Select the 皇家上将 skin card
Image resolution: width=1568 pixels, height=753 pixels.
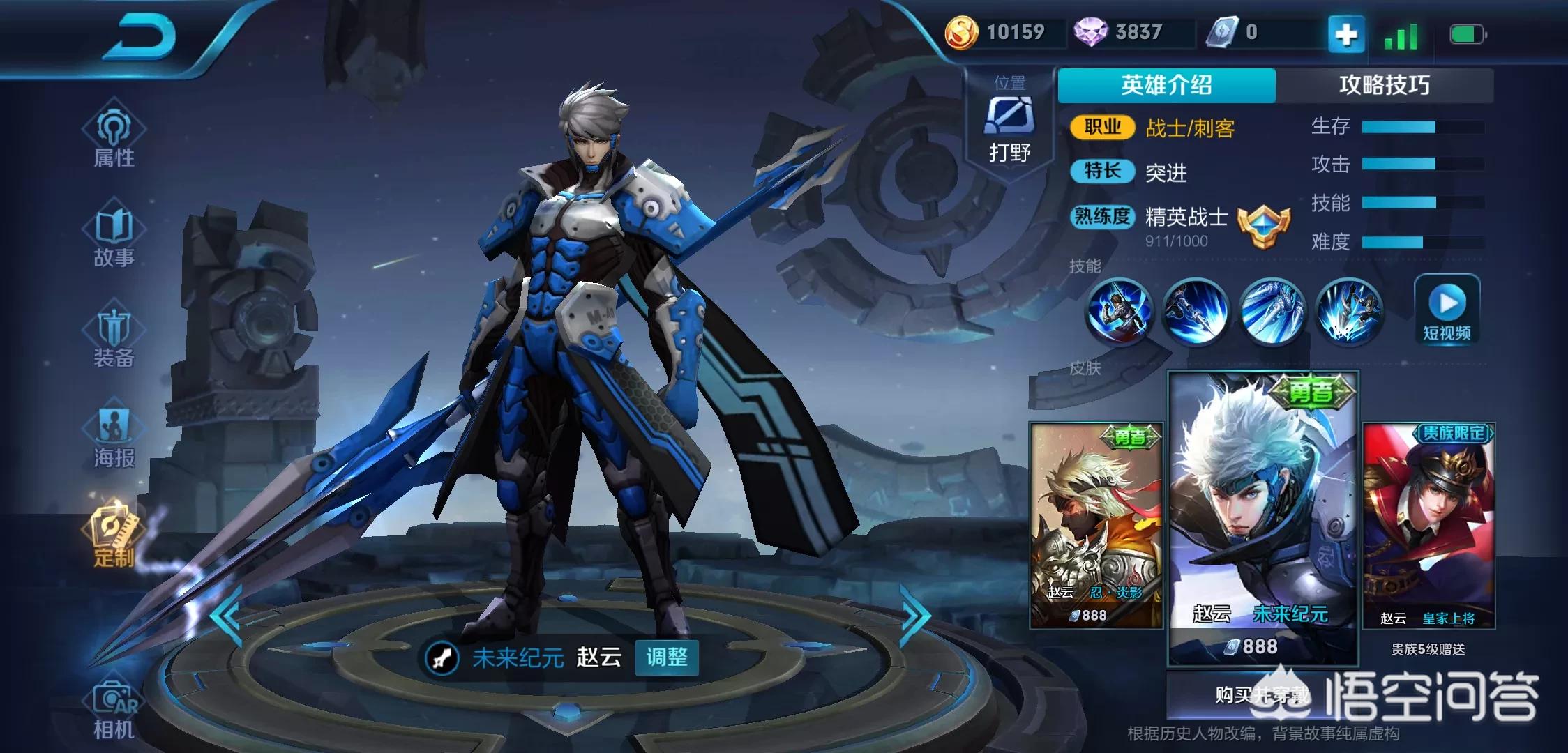click(x=1428, y=525)
